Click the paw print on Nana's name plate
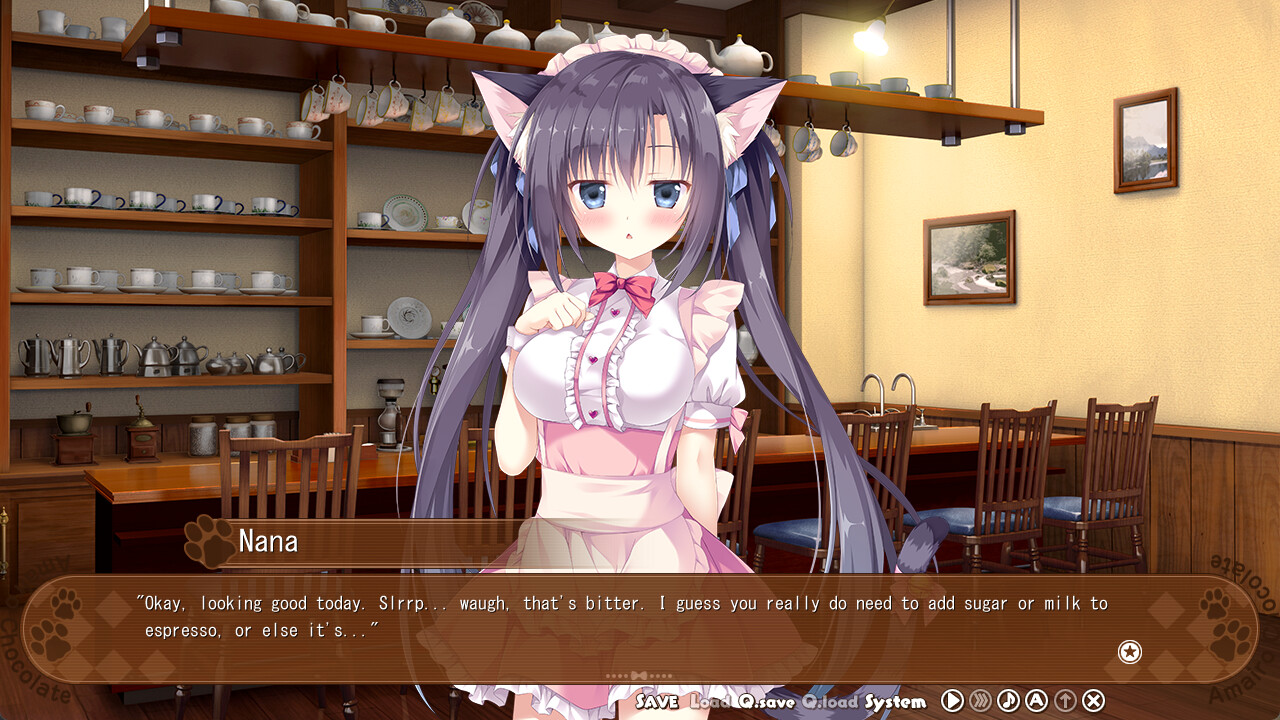The width and height of the screenshot is (1280, 720). pos(207,540)
